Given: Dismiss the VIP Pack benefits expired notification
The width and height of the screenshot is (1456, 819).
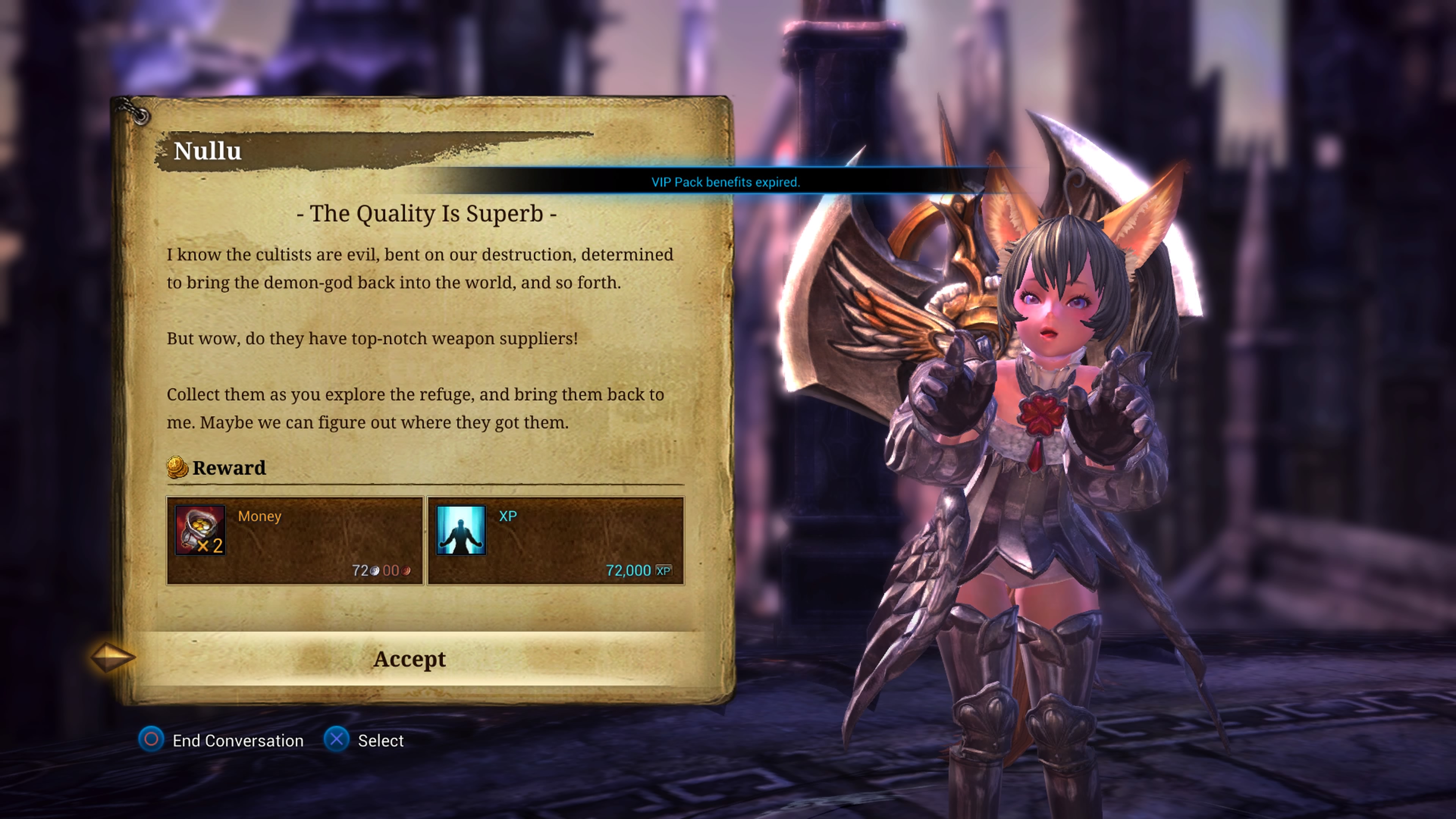Looking at the screenshot, I should [725, 182].
